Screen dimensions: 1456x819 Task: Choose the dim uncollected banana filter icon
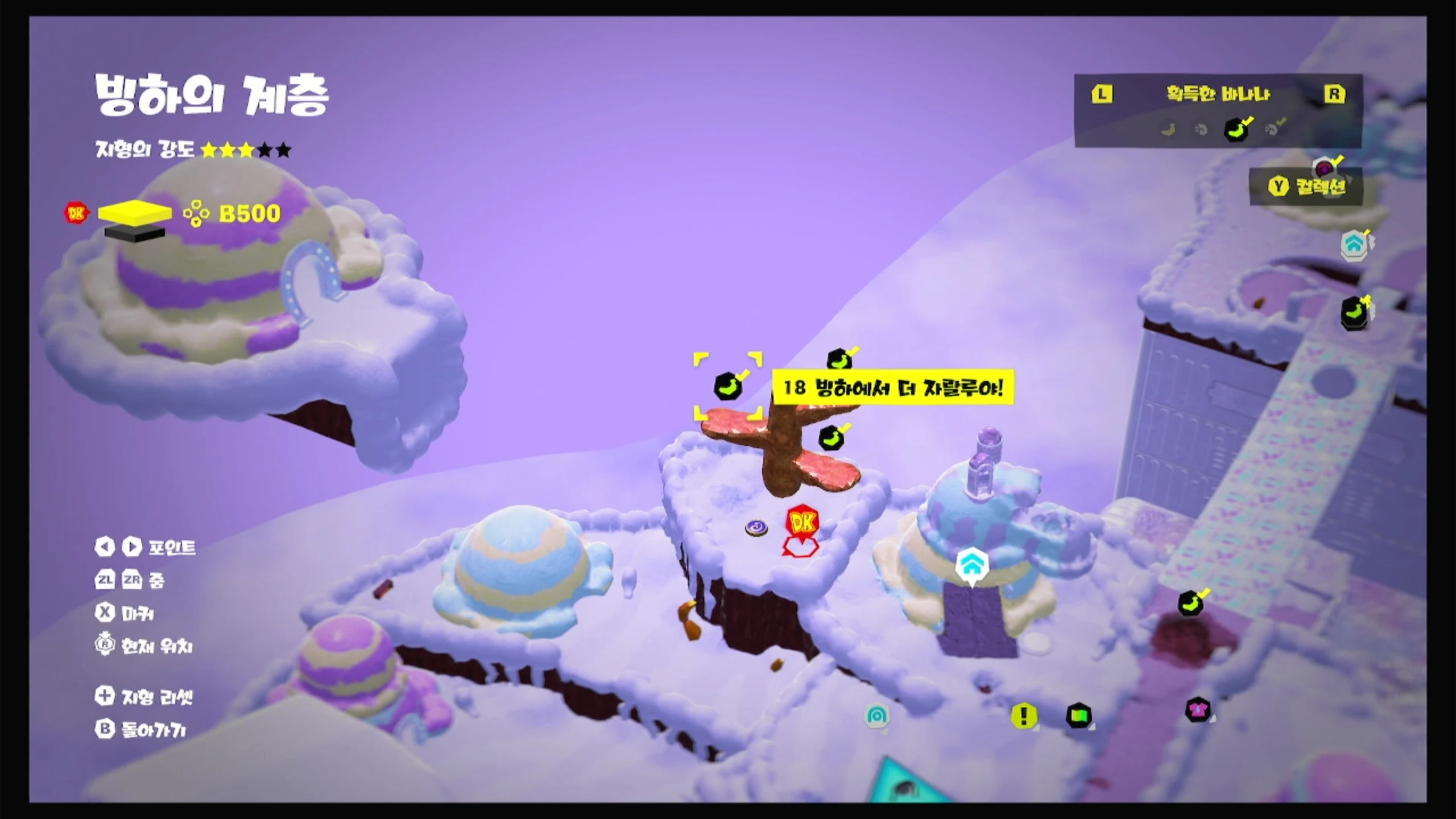pos(1168,130)
